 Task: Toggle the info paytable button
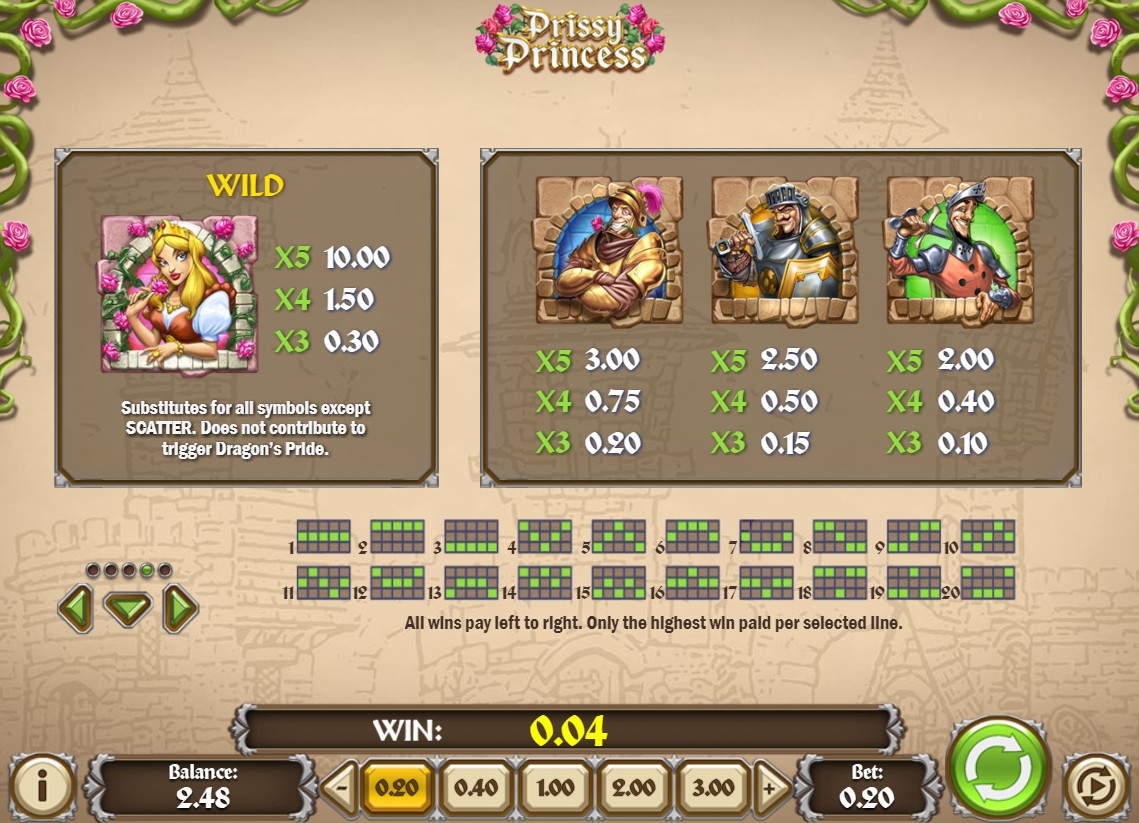click(43, 786)
